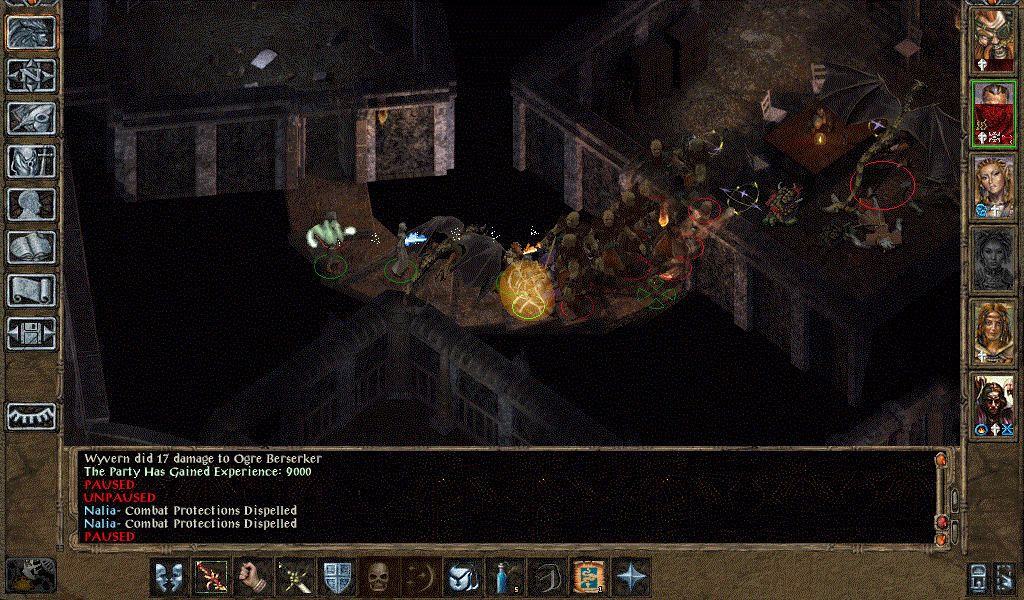Select the goggled dwarf party portrait
This screenshot has height=600, width=1024.
(x=994, y=40)
